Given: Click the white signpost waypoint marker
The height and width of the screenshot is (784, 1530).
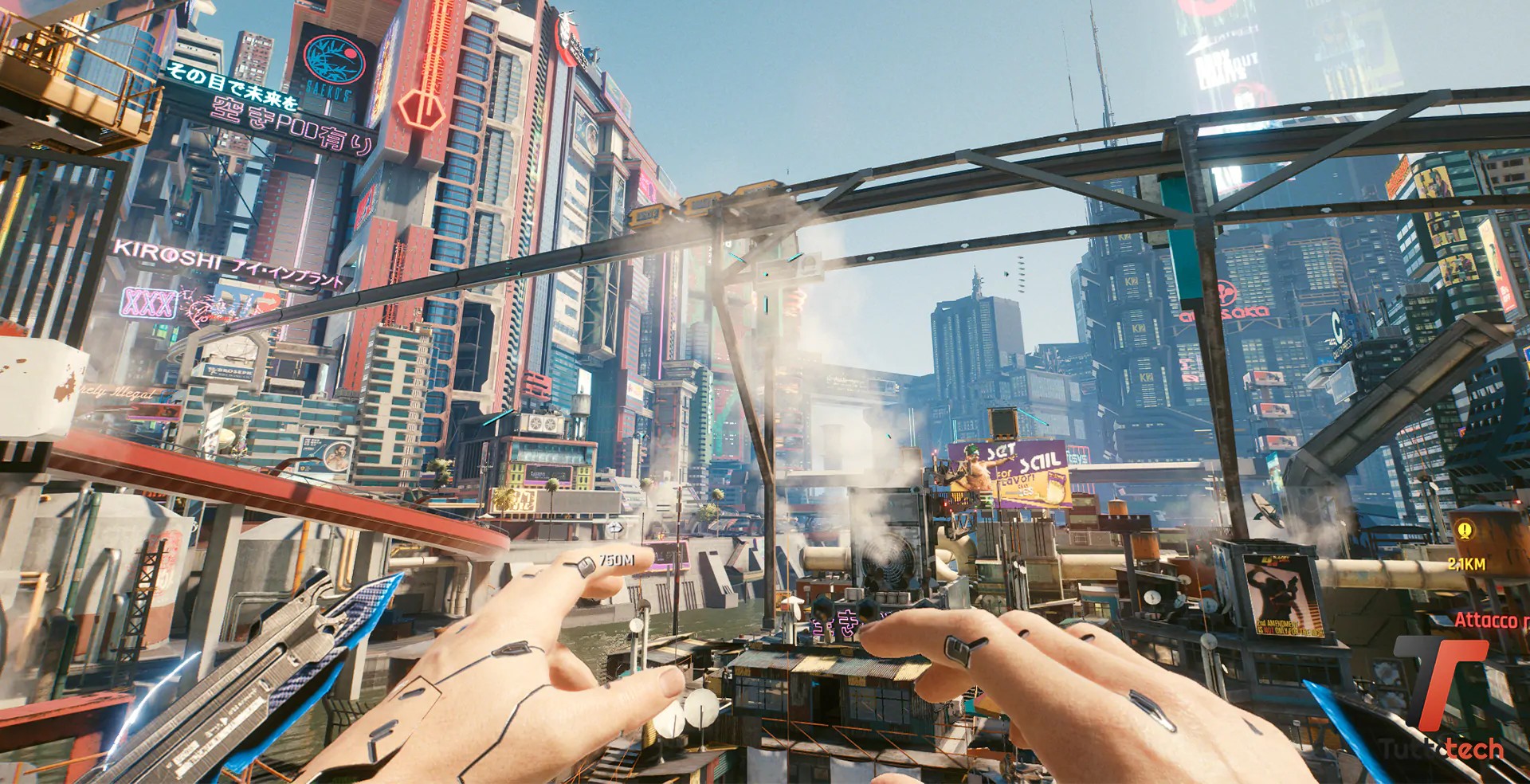Looking at the screenshot, I should 615,527.
